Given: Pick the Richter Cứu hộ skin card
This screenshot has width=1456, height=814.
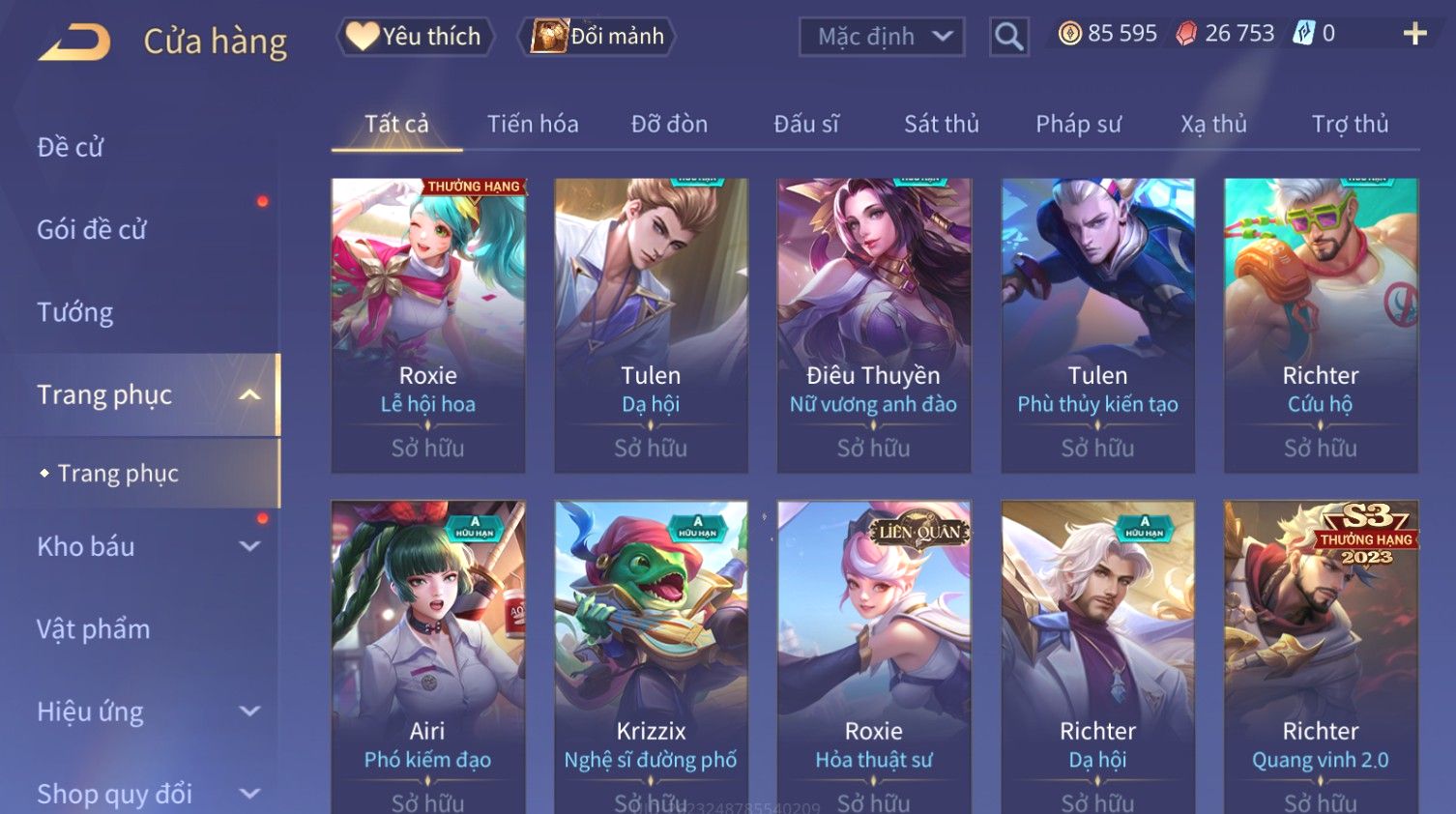Looking at the screenshot, I should (x=1321, y=325).
